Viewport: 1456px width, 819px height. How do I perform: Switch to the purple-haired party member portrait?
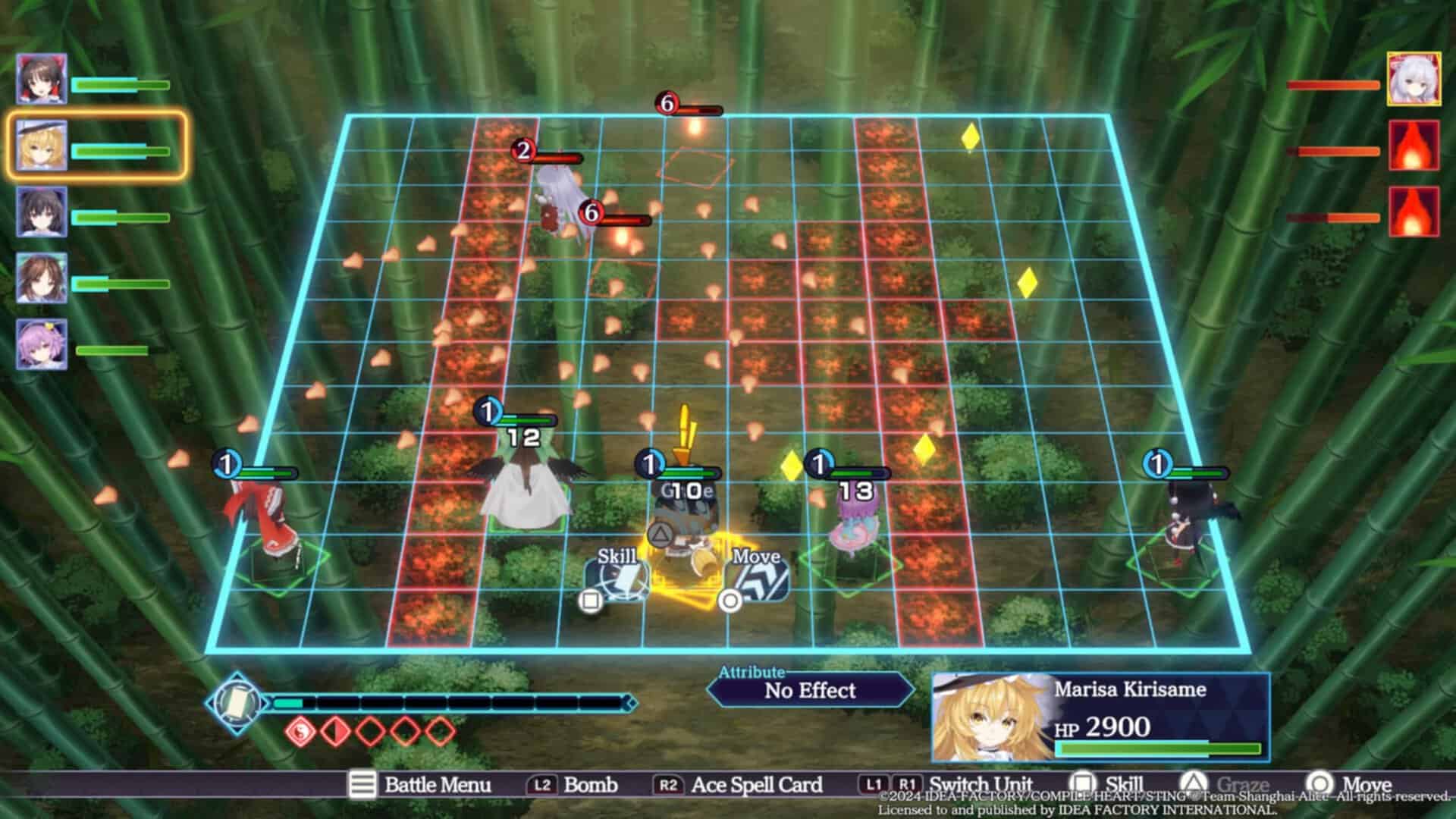(x=42, y=344)
